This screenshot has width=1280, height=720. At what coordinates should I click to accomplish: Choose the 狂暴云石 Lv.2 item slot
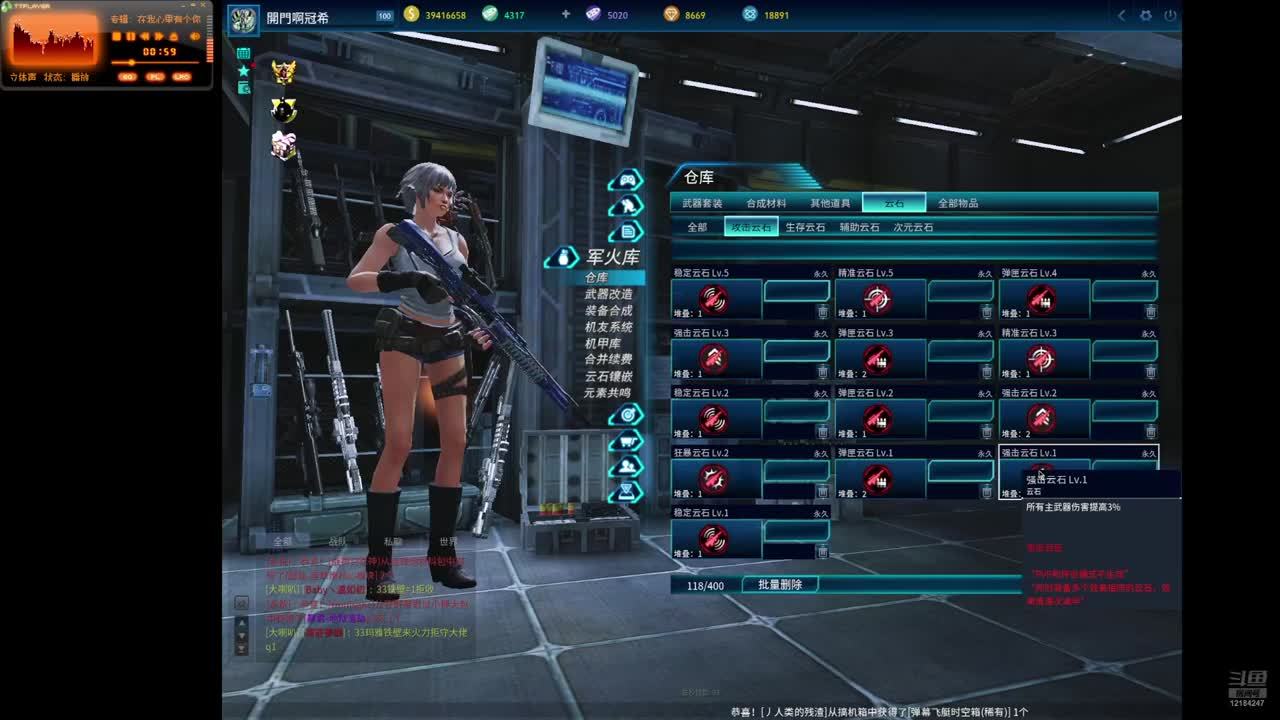(714, 479)
